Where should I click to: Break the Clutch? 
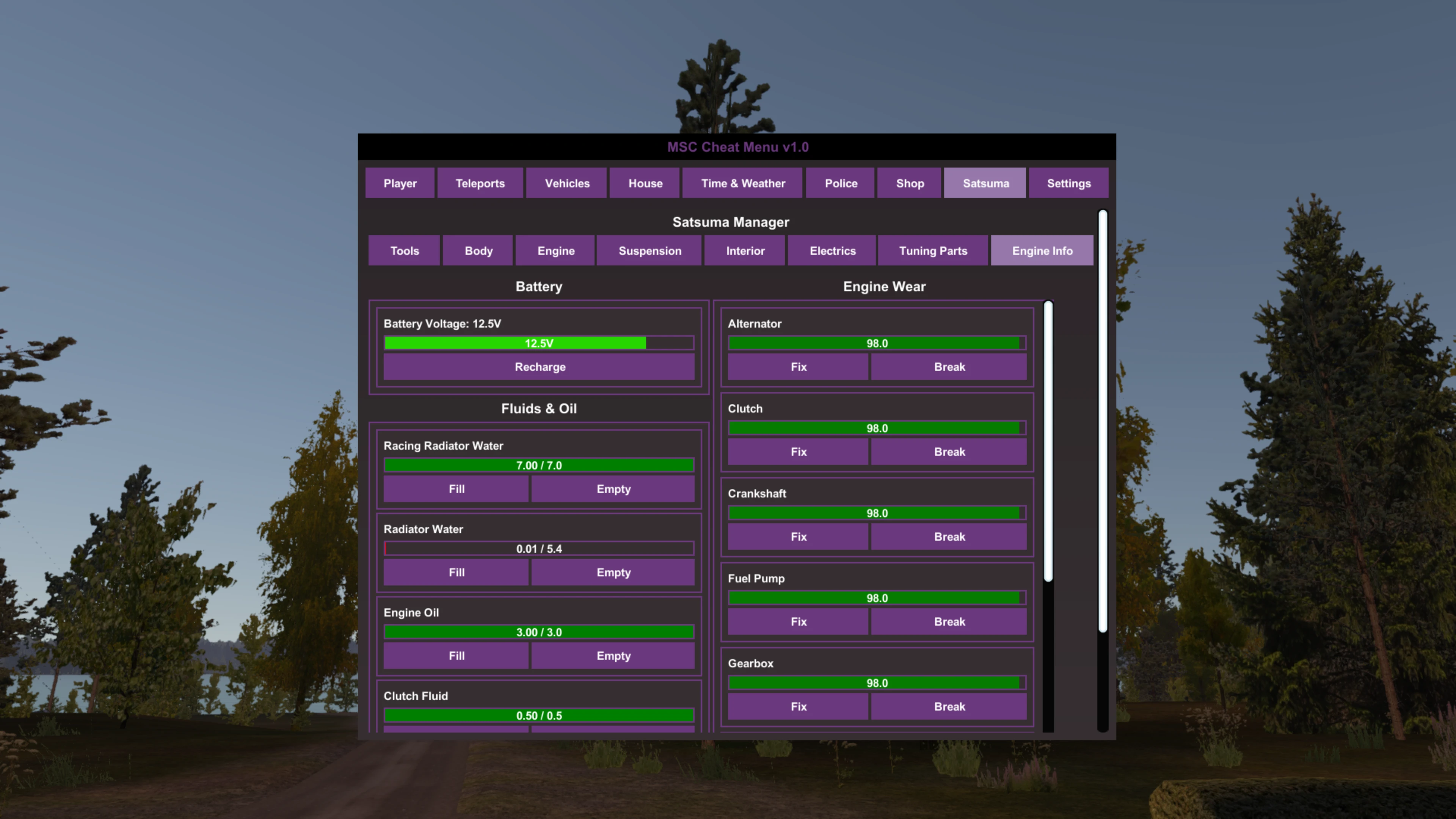pyautogui.click(x=949, y=451)
